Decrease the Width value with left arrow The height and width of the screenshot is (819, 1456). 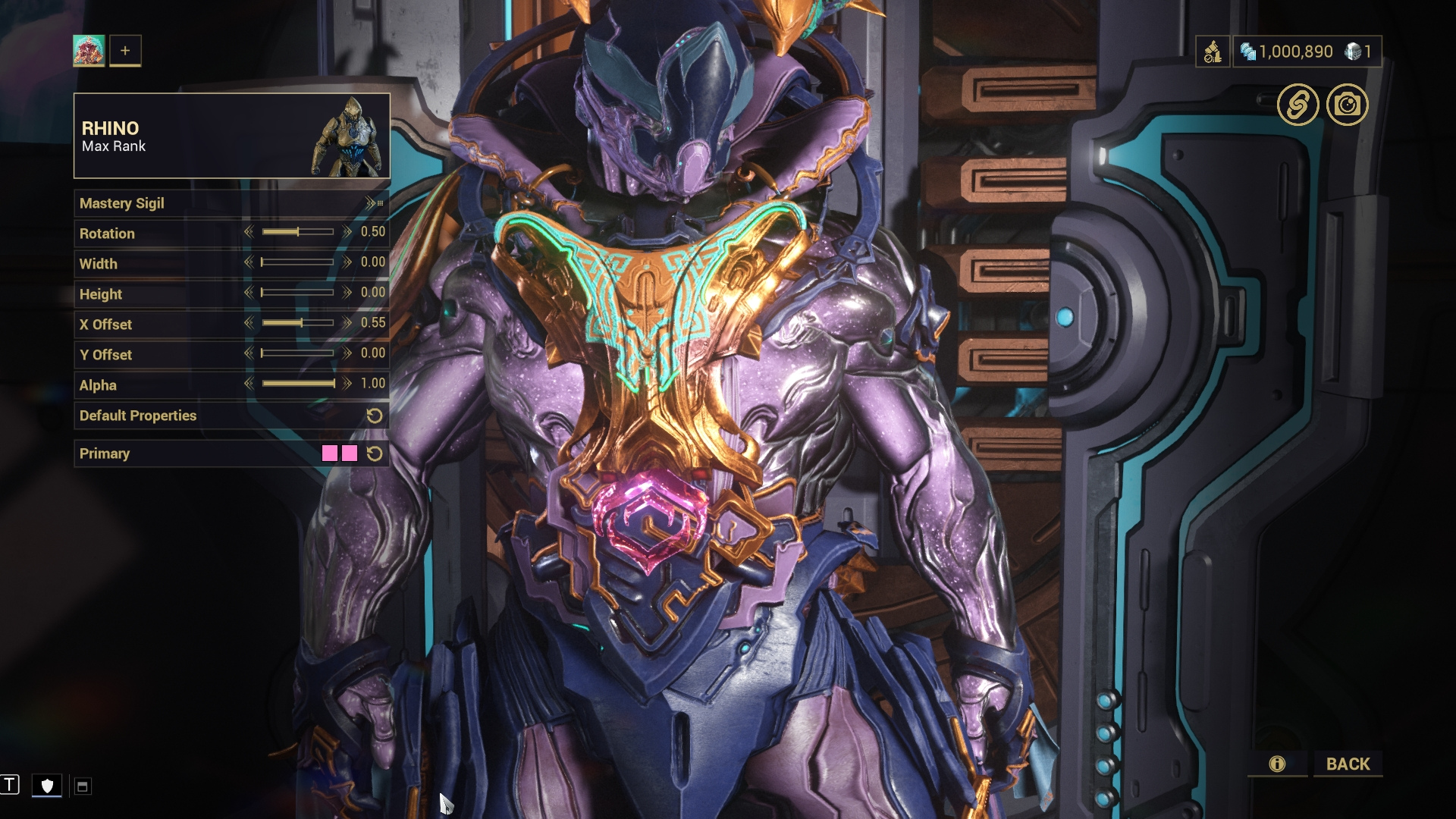pos(249,262)
